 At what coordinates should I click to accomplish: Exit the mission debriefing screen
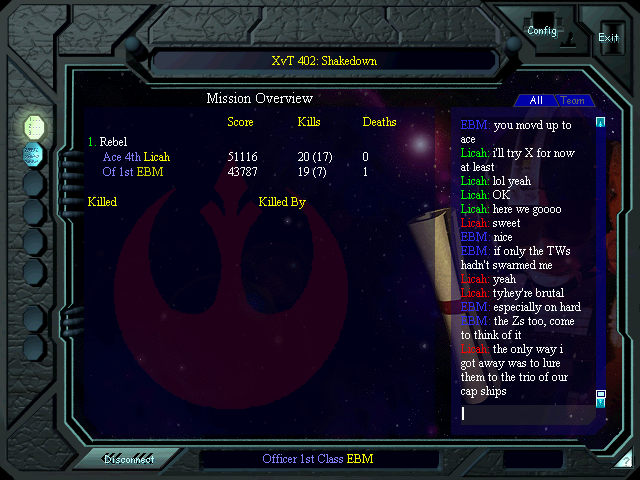(608, 37)
